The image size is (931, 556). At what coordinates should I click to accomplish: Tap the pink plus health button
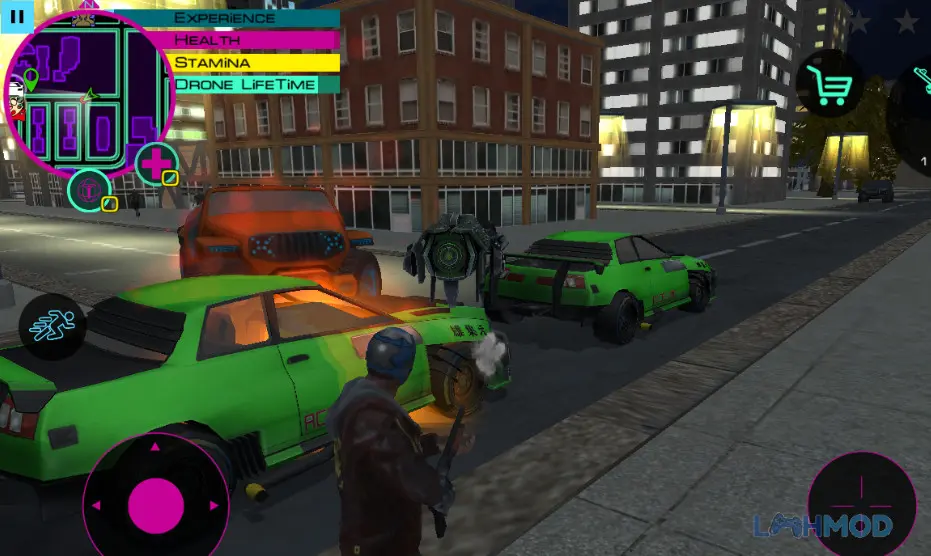[157, 163]
